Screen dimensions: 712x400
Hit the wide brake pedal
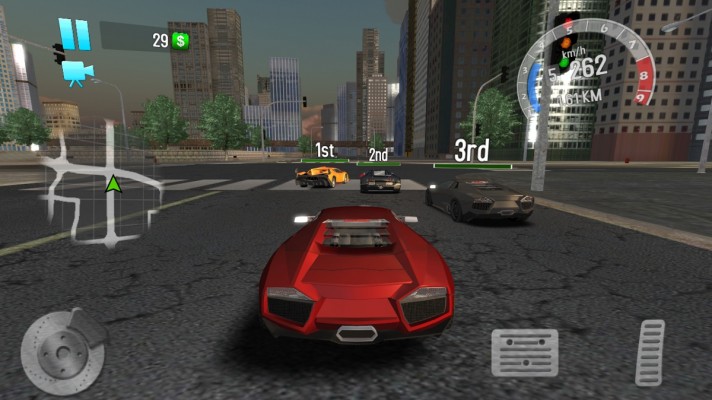tap(524, 352)
